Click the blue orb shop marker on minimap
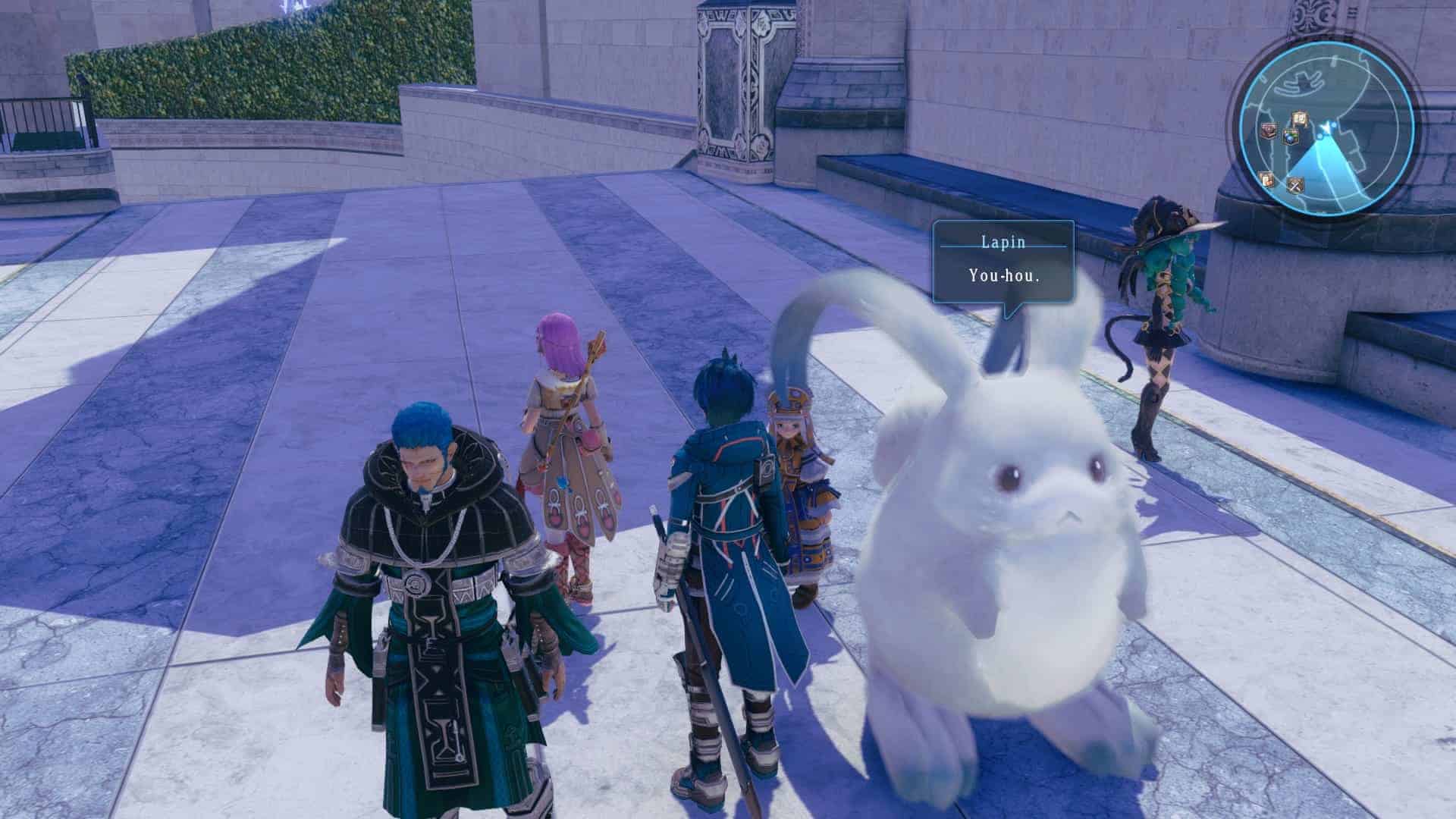Image resolution: width=1456 pixels, height=819 pixels. point(1291,137)
